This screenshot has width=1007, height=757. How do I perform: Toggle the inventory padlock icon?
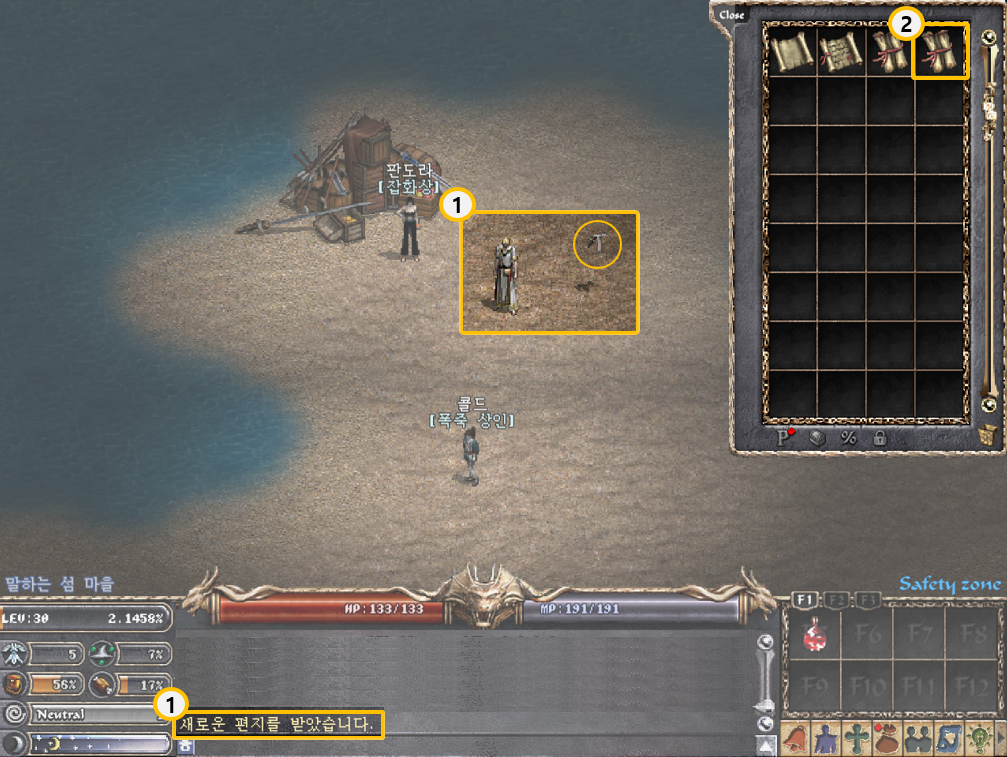coord(880,438)
